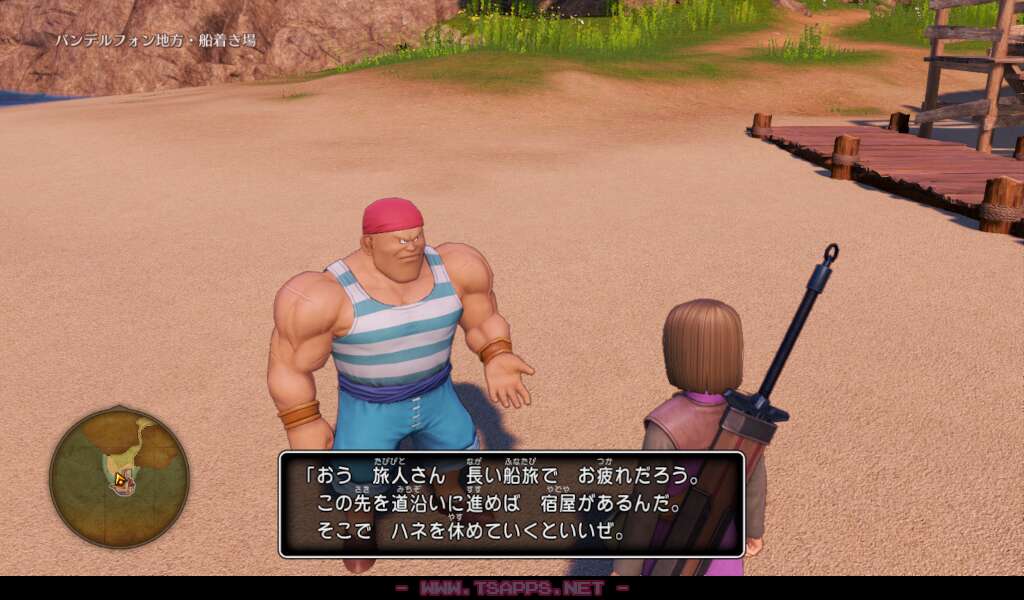The width and height of the screenshot is (1024, 600).
Task: Click the sailor's dialogue box to continue
Action: (x=511, y=504)
